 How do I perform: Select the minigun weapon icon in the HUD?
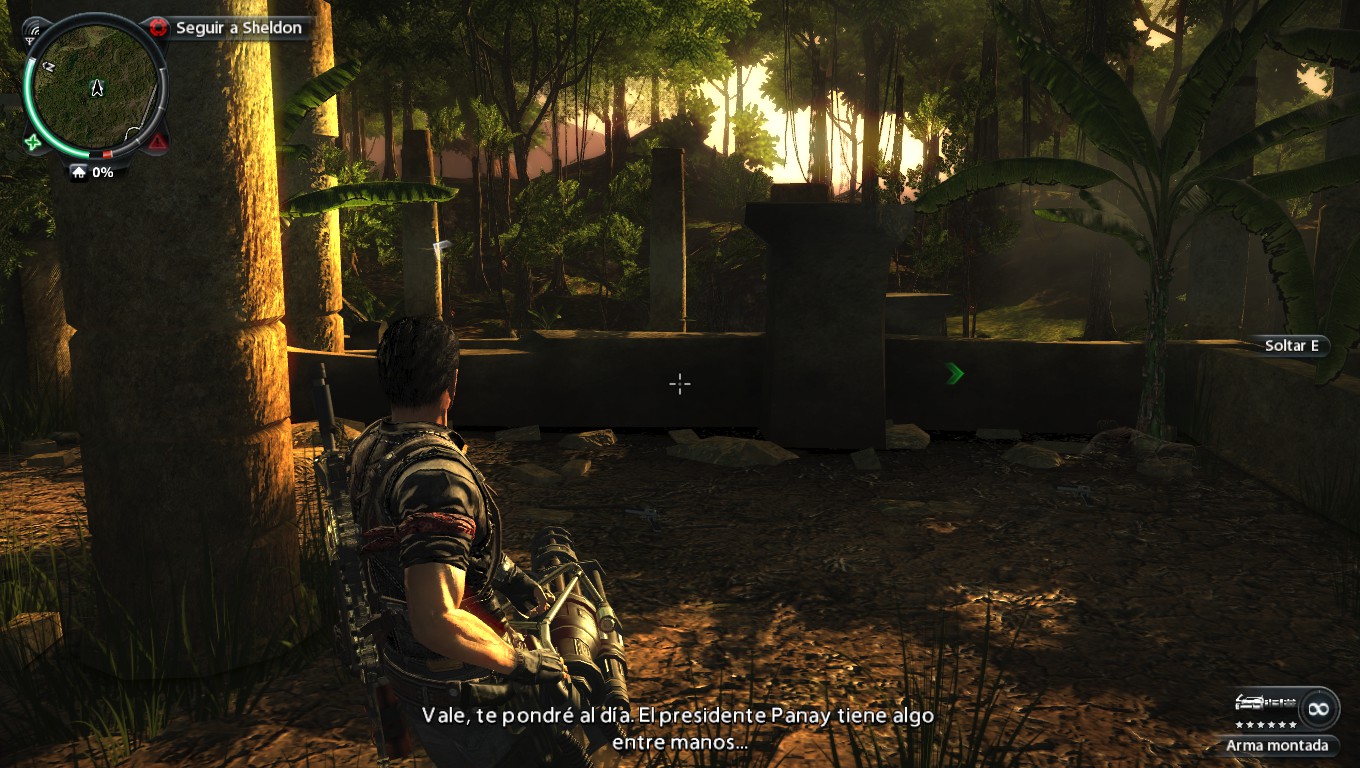(1265, 703)
